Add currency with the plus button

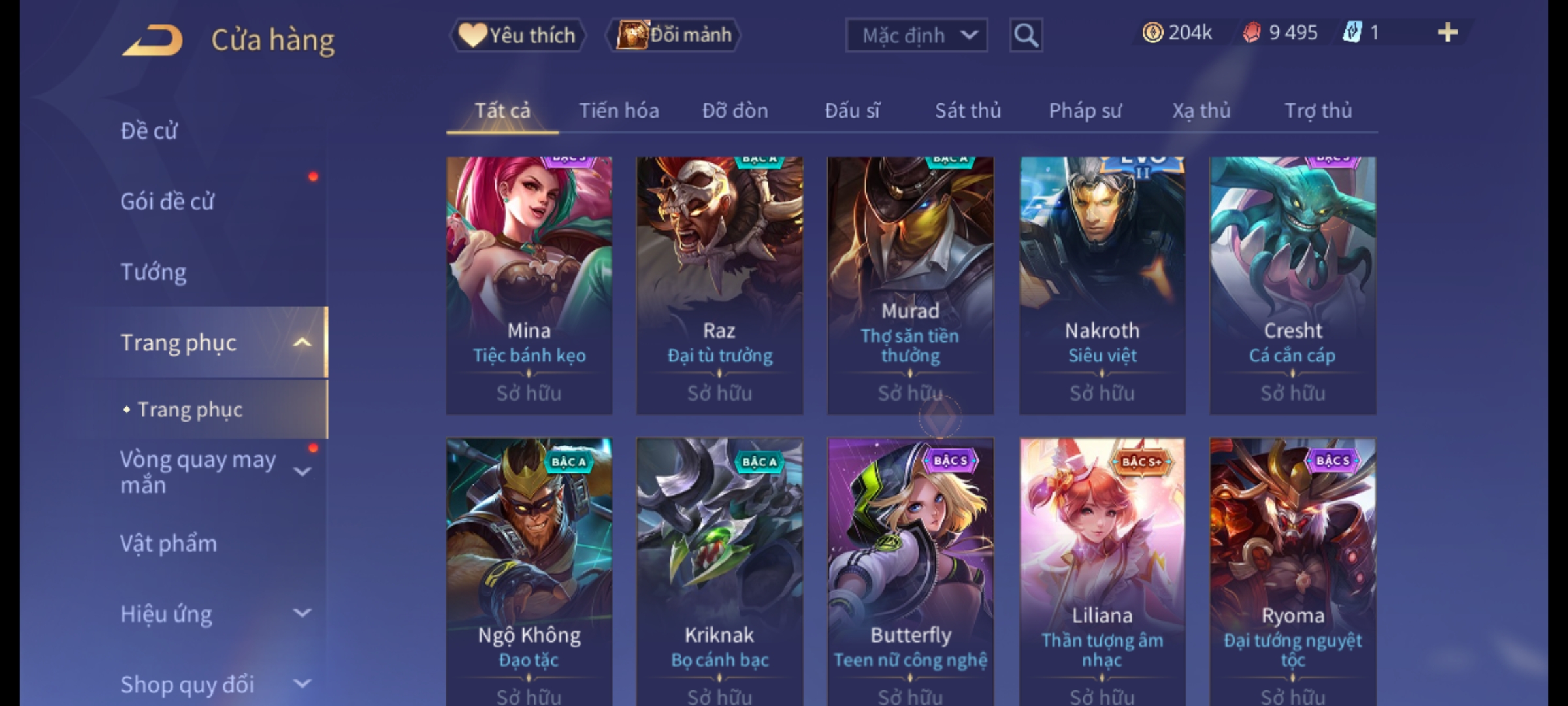pos(1447,33)
